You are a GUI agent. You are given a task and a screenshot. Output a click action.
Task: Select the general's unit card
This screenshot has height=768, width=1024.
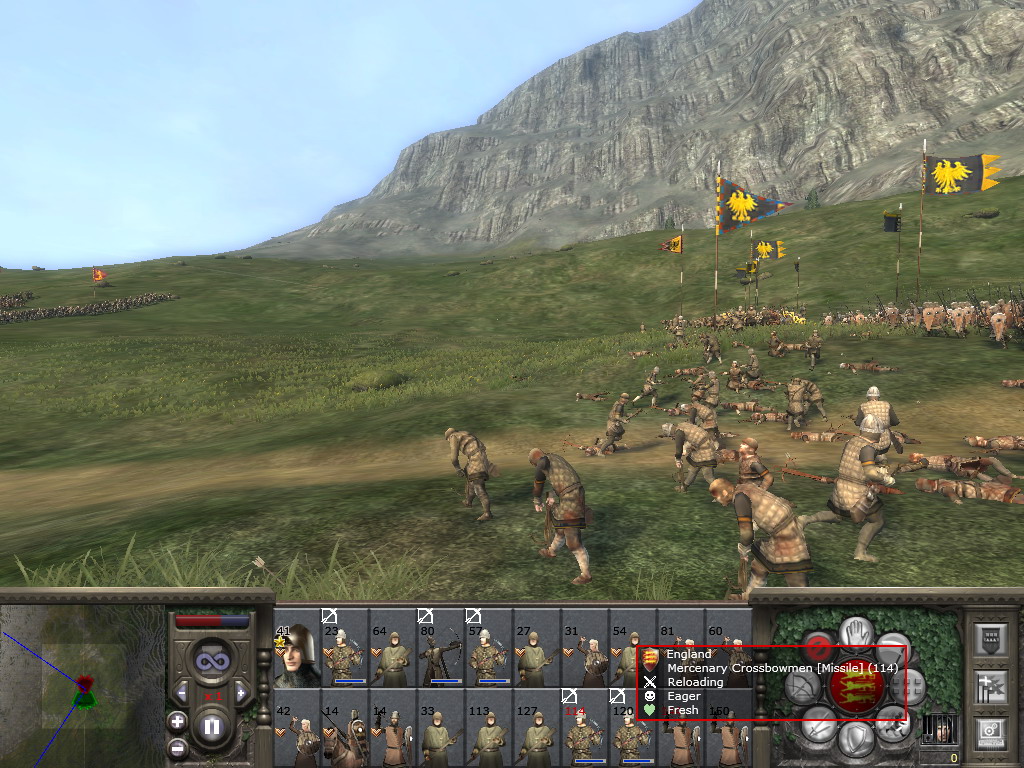coord(296,655)
